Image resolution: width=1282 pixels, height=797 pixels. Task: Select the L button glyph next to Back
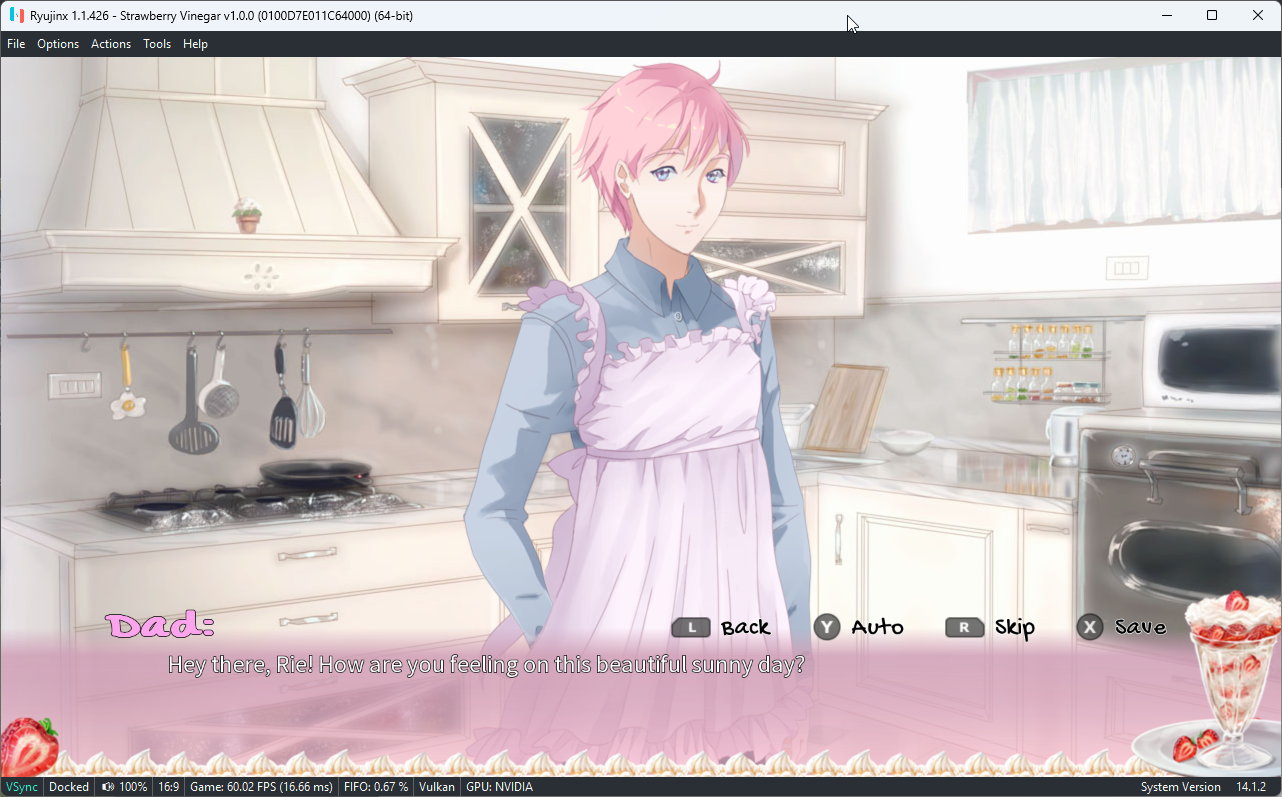tap(690, 627)
